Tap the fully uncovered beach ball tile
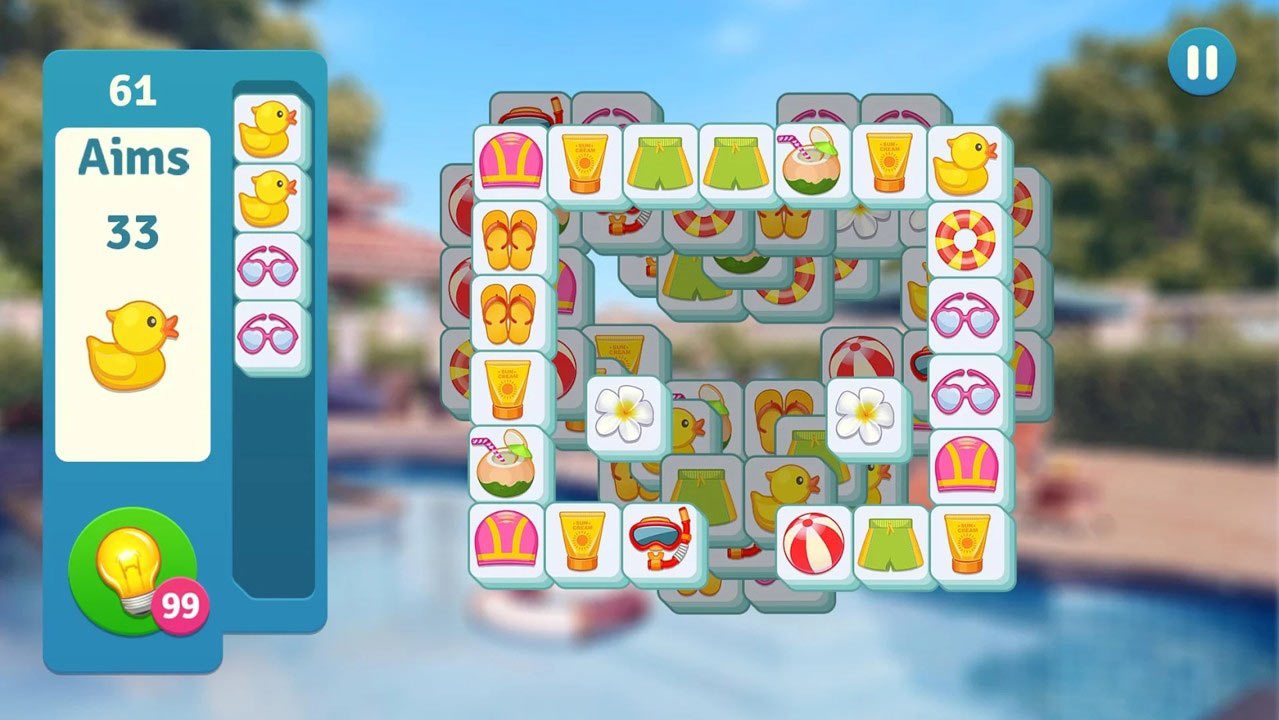The height and width of the screenshot is (720, 1279). point(813,542)
